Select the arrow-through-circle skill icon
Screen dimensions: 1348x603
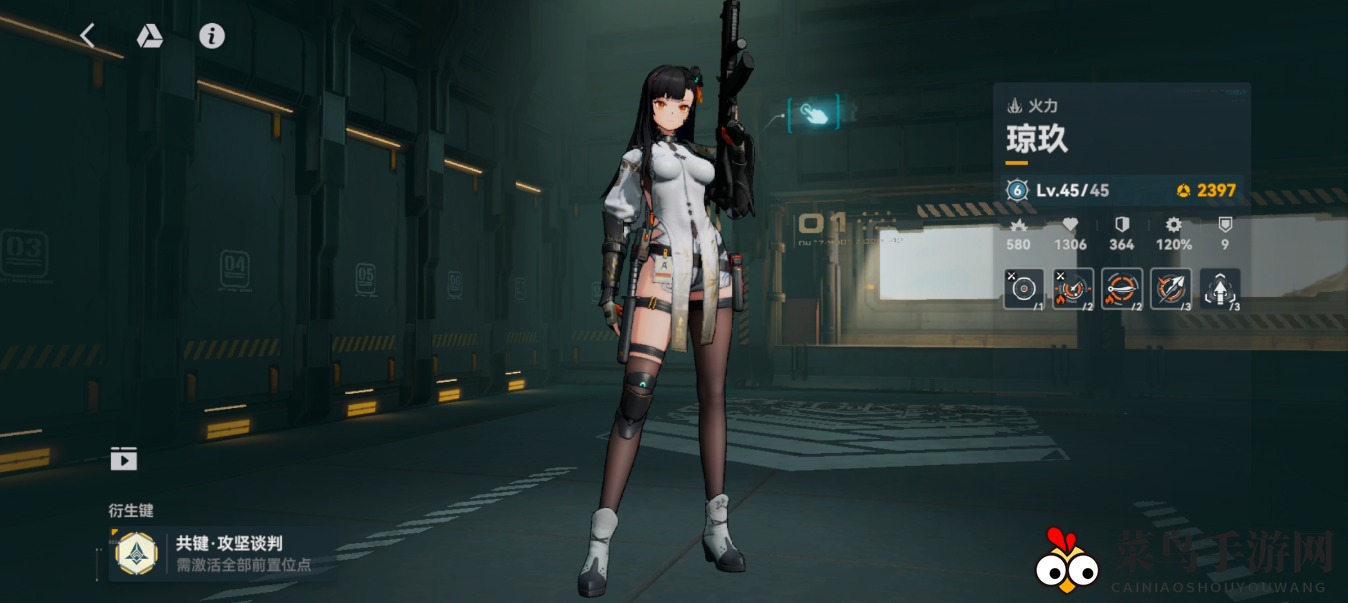coord(1171,289)
